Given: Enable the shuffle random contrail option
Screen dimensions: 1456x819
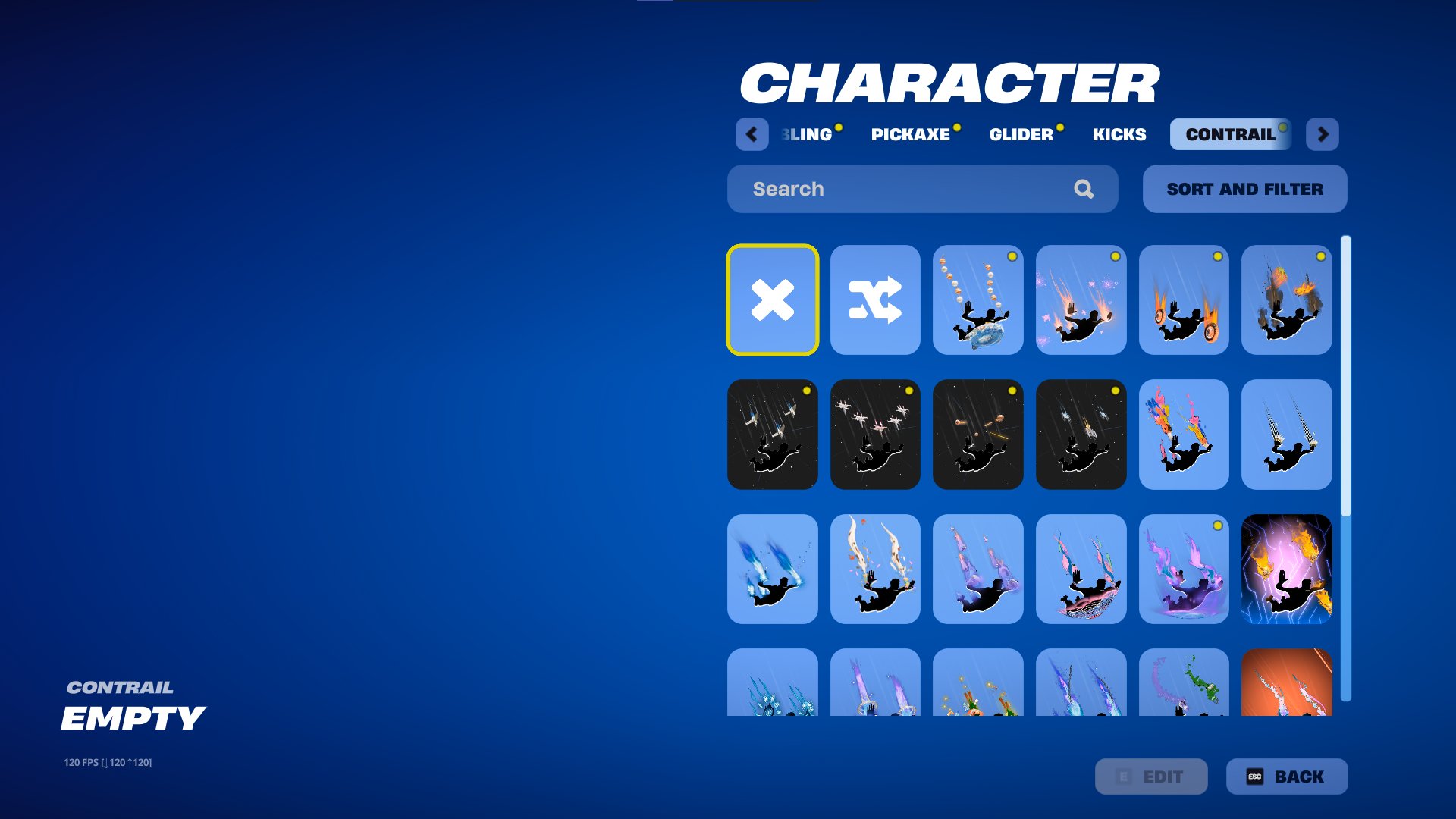Looking at the screenshot, I should click(875, 300).
